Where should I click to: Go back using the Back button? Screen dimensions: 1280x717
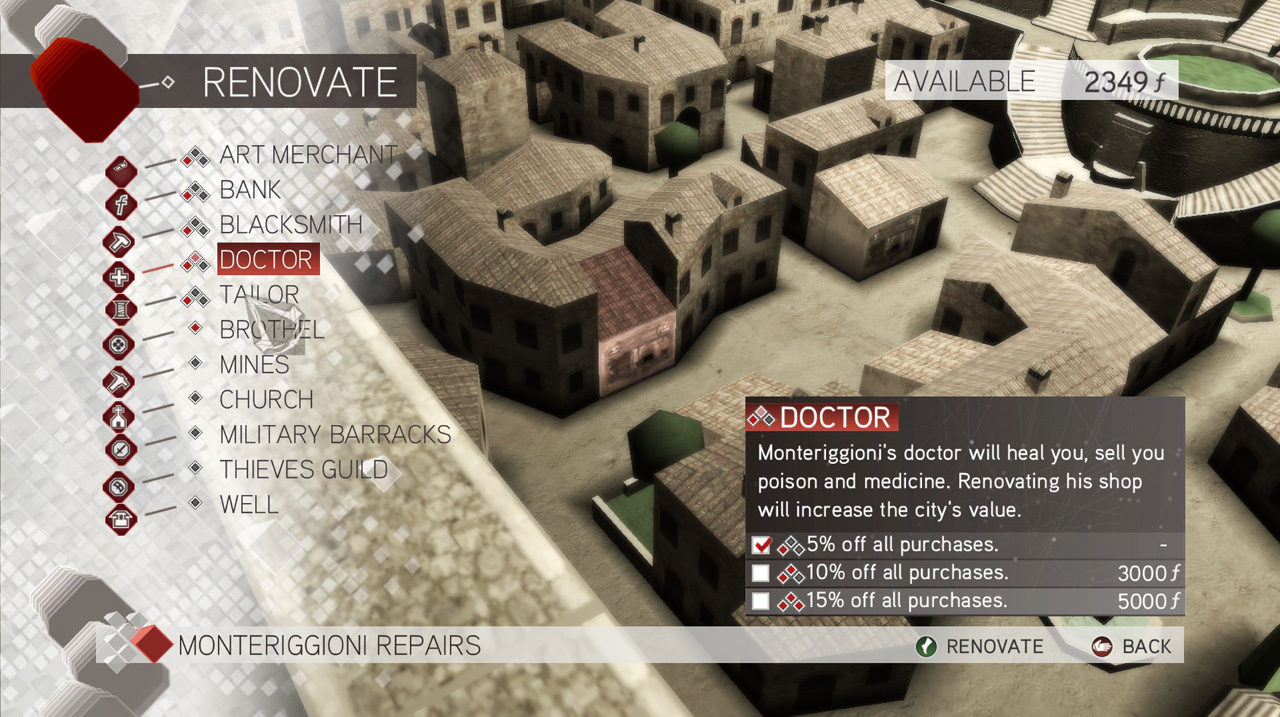click(1131, 647)
